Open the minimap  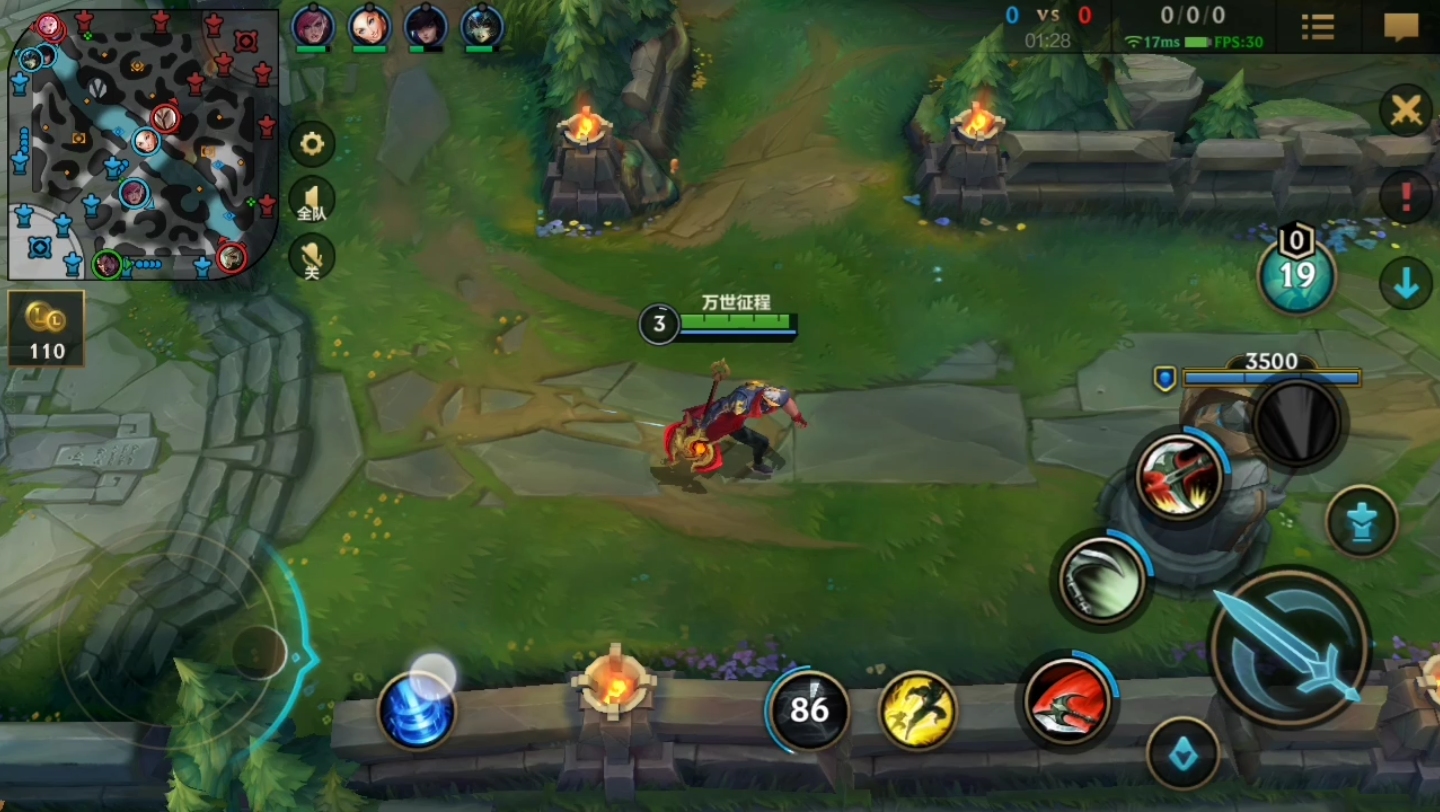[143, 145]
